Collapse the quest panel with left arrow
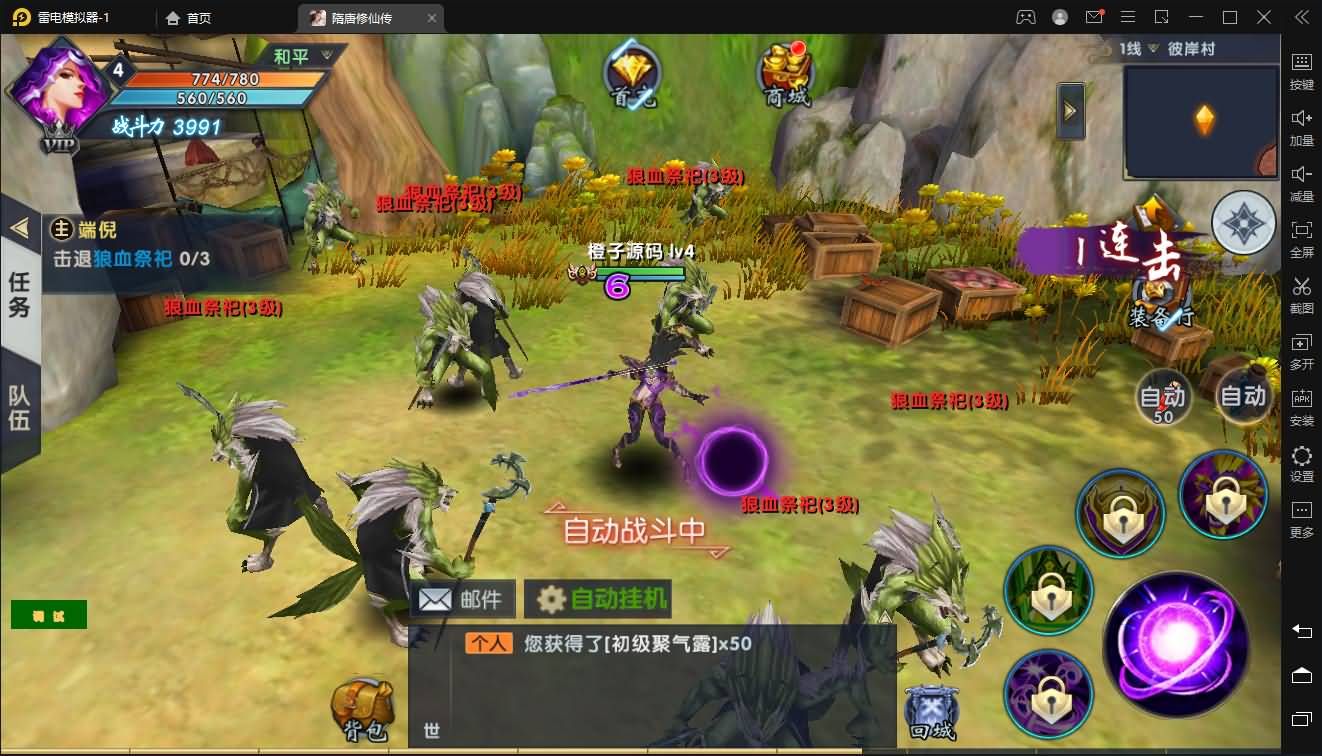 19,228
